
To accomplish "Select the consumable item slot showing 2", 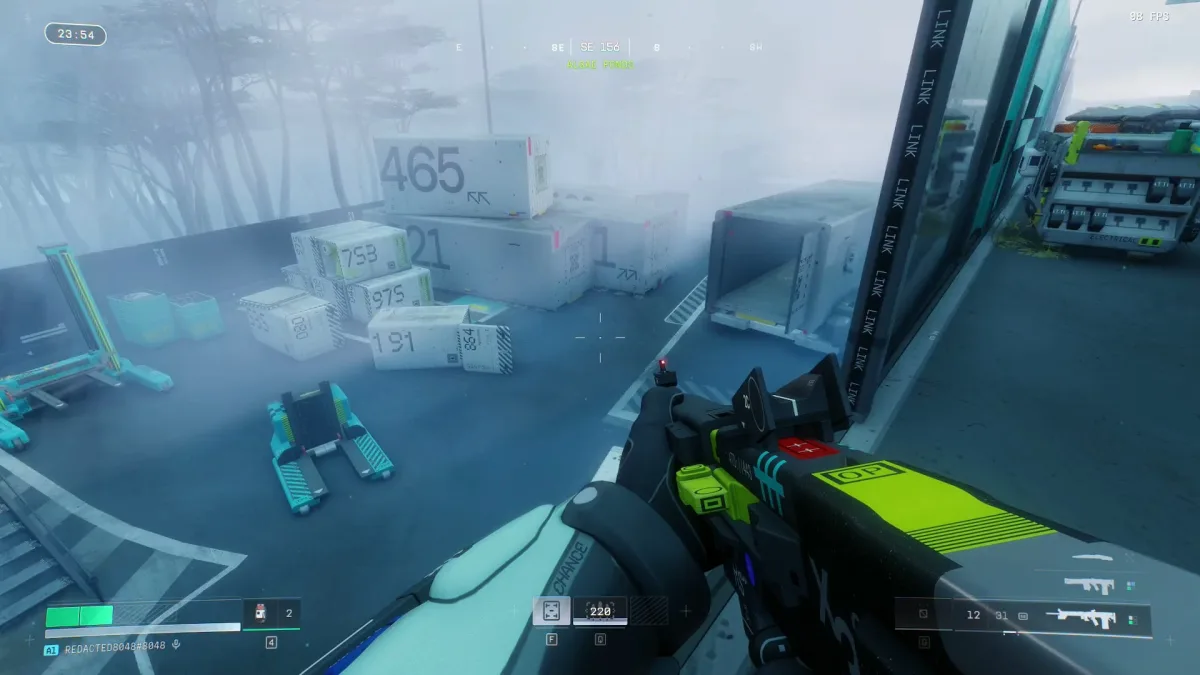I will pyautogui.click(x=272, y=613).
